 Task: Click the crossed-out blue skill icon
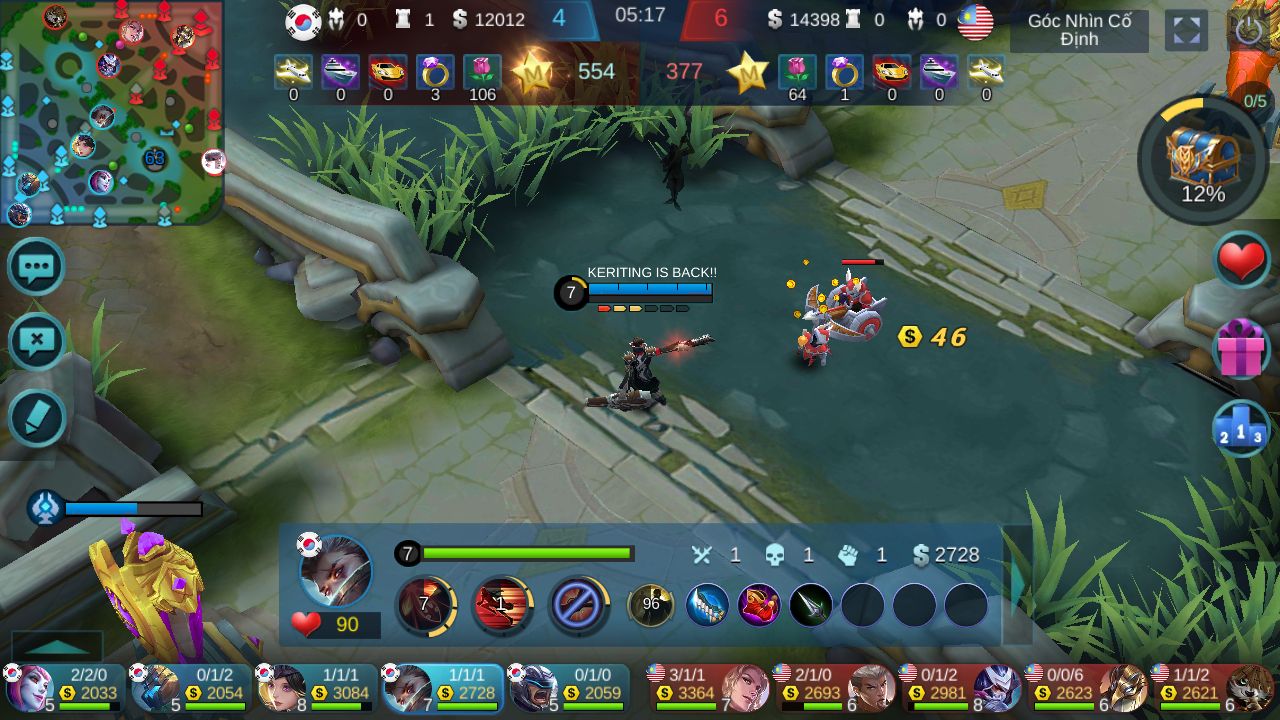pyautogui.click(x=578, y=606)
